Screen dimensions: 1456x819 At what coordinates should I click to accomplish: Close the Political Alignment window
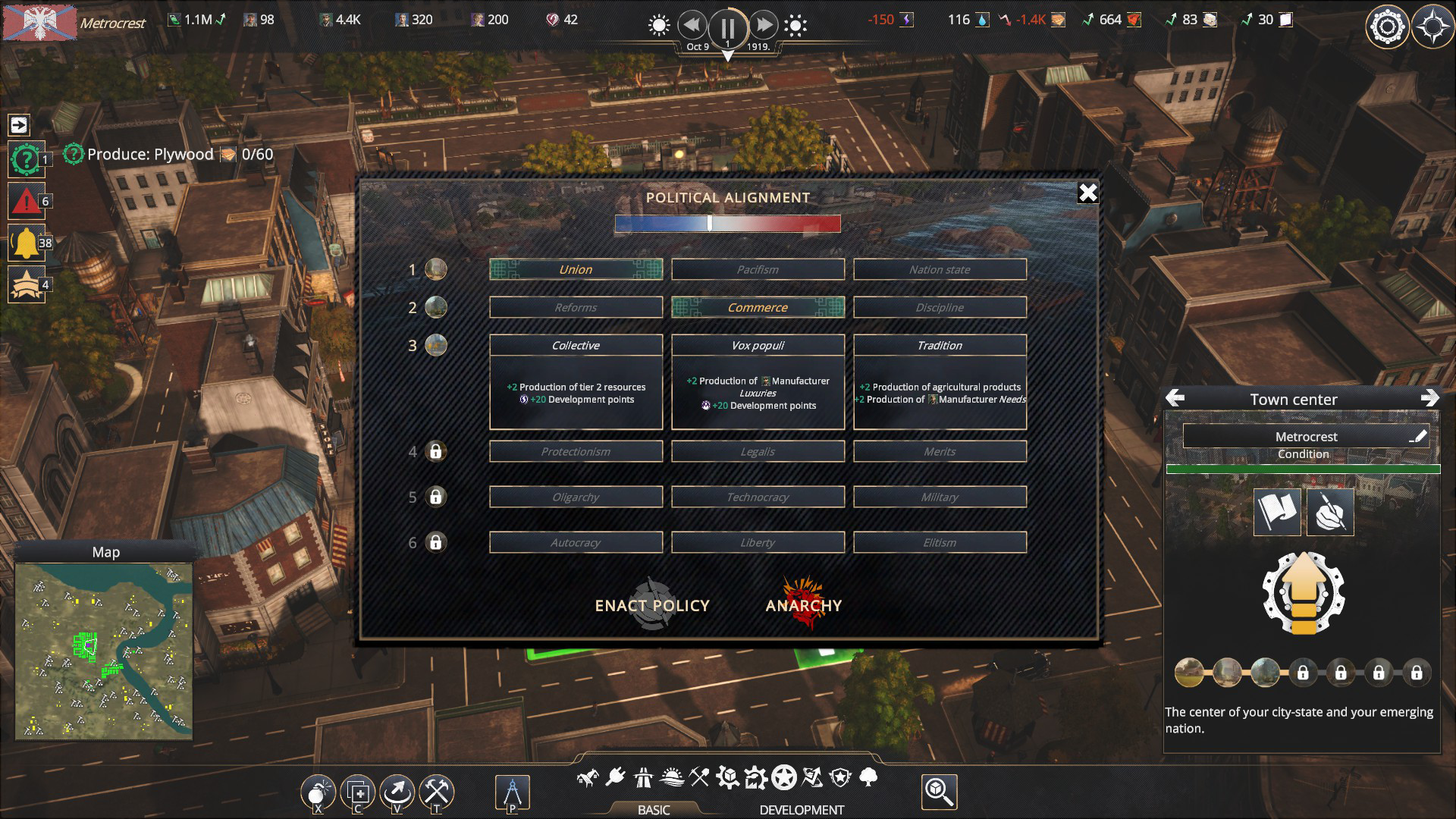point(1087,193)
